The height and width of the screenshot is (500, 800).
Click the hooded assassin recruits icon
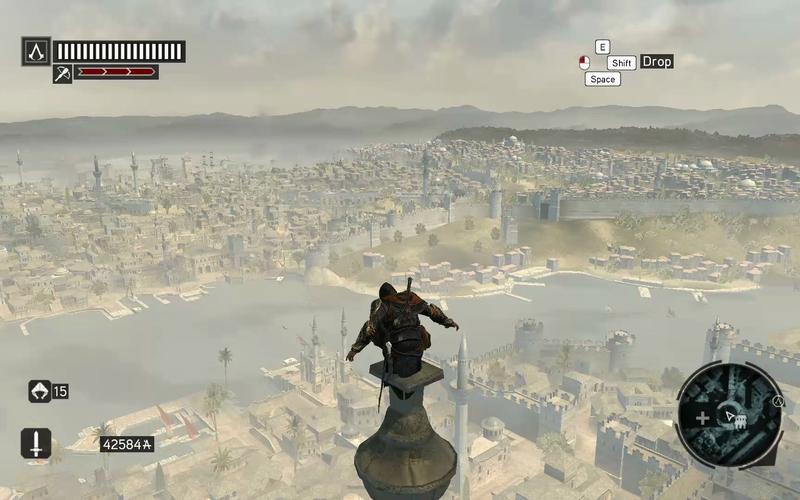coord(39,391)
